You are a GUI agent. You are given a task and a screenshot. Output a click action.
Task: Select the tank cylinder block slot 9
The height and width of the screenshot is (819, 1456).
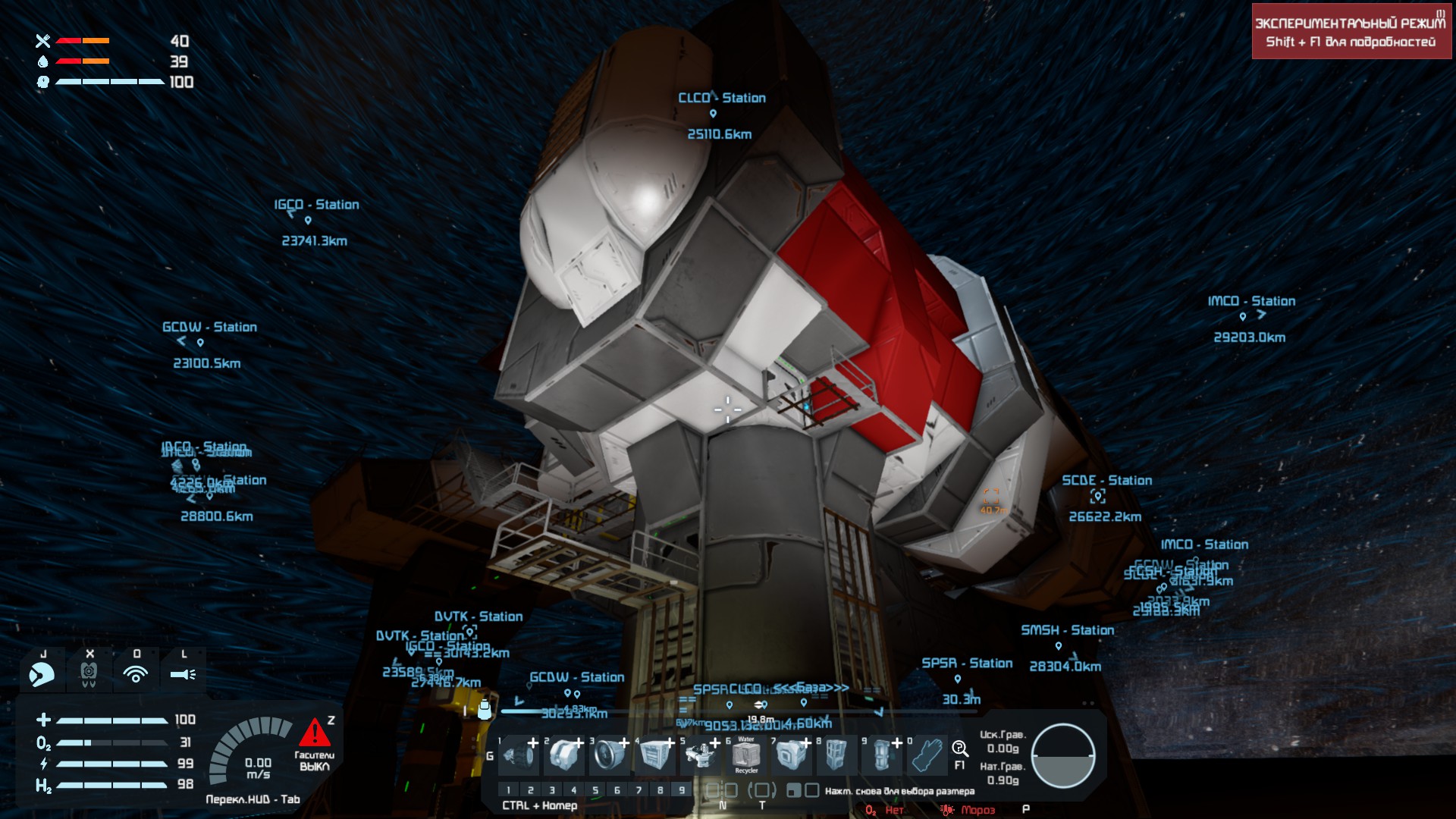(x=881, y=755)
